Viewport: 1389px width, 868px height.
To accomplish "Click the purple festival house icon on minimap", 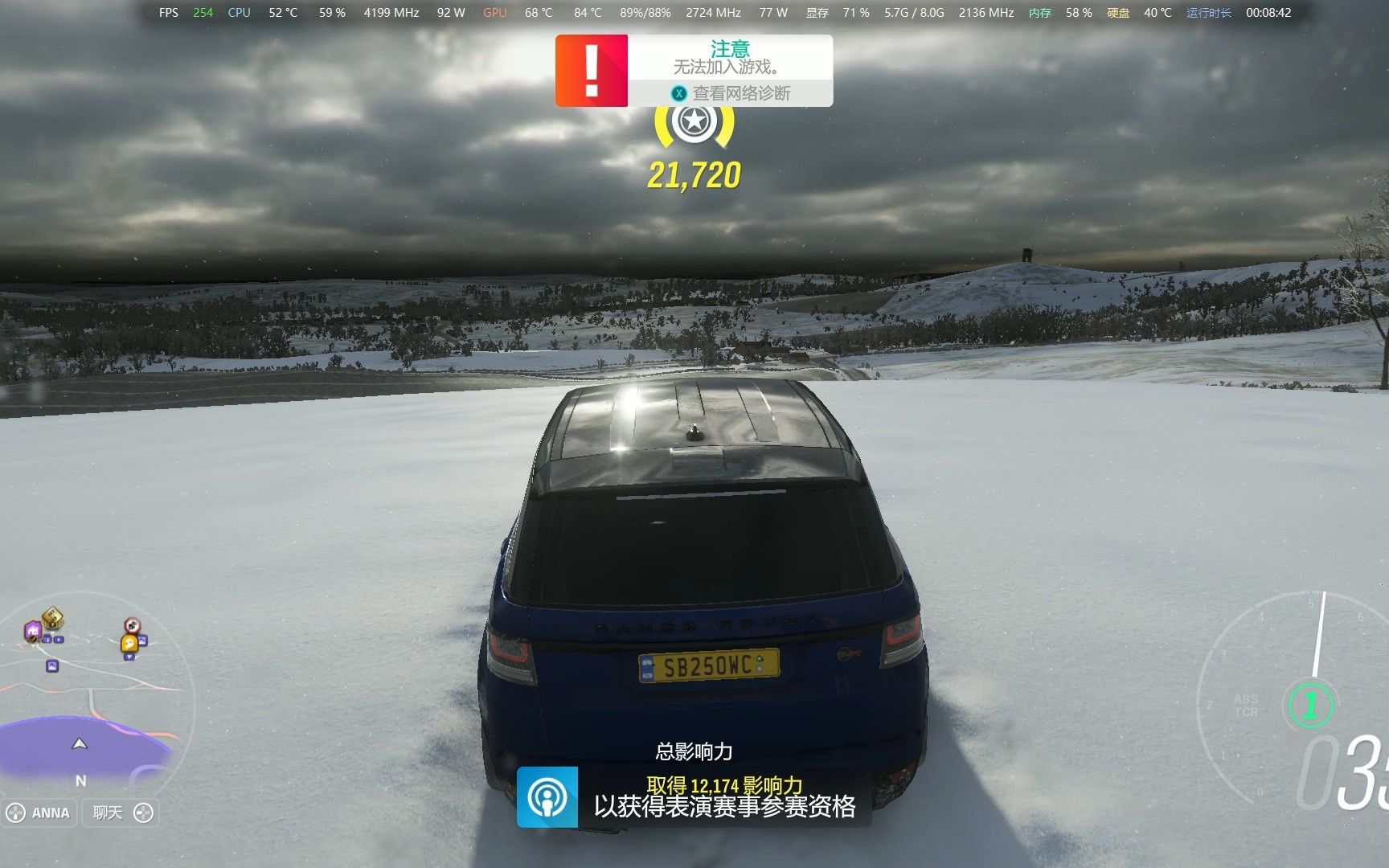I will (32, 631).
